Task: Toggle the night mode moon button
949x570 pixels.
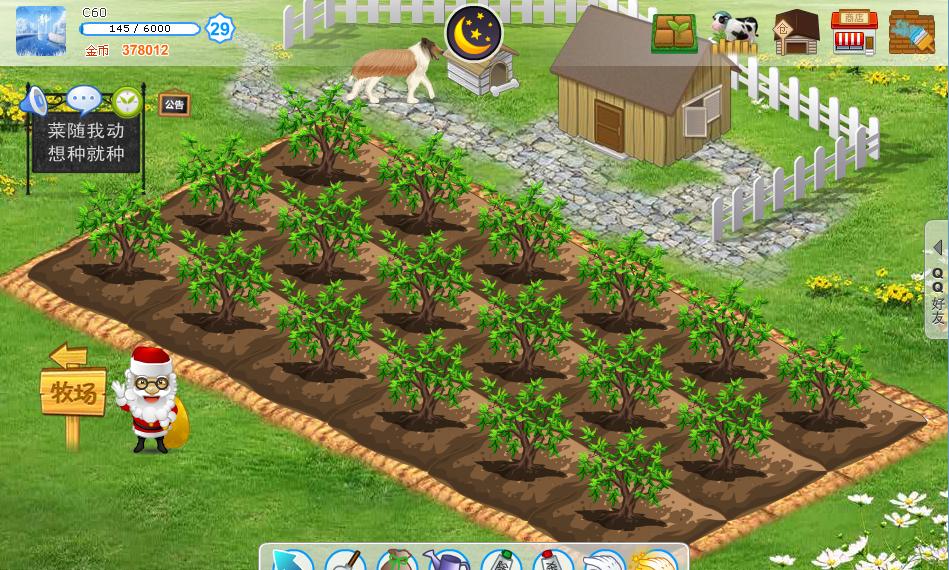Action: coord(473,33)
